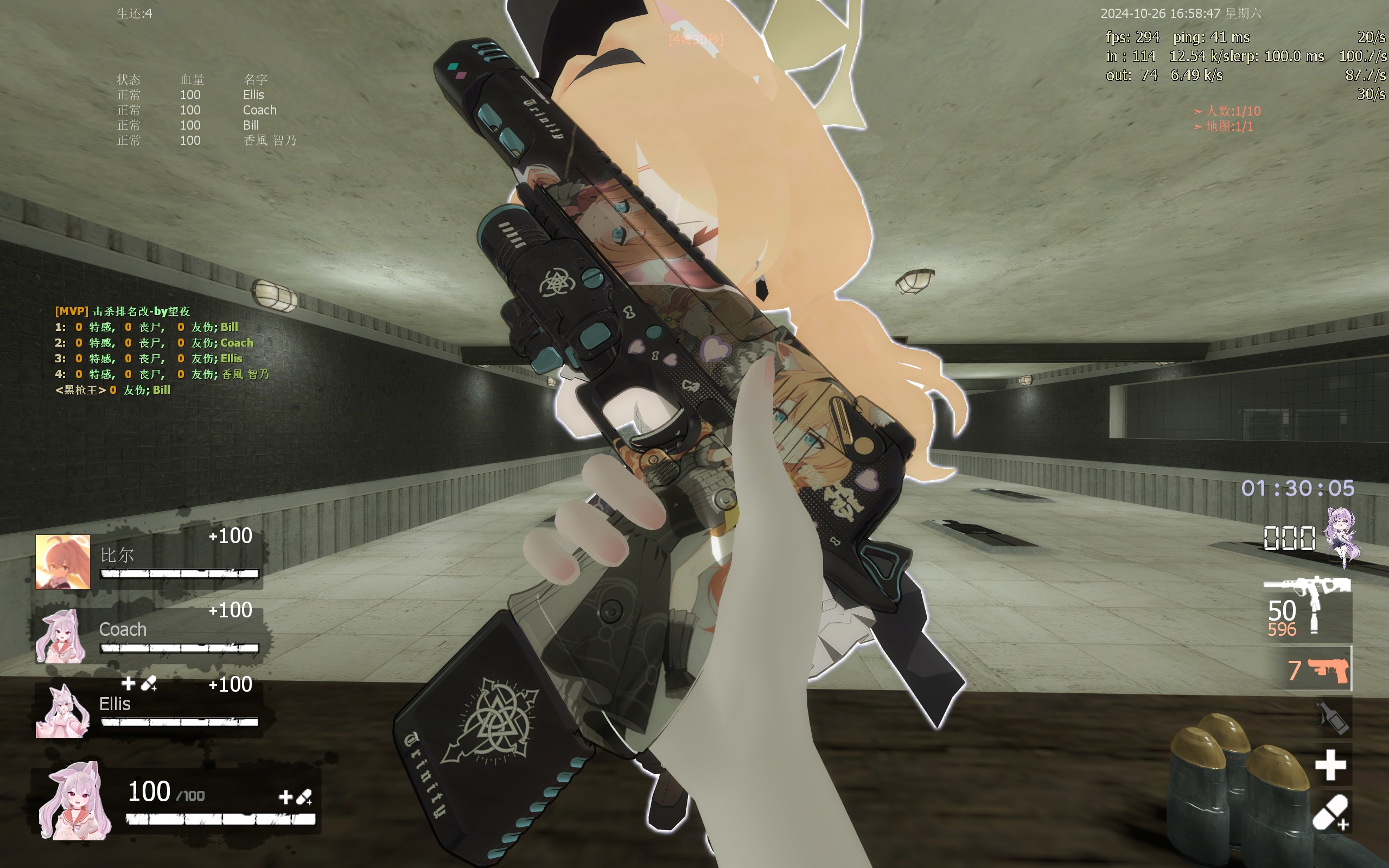Select the first aid kit cross slot
1389x868 pixels.
pos(1330,765)
